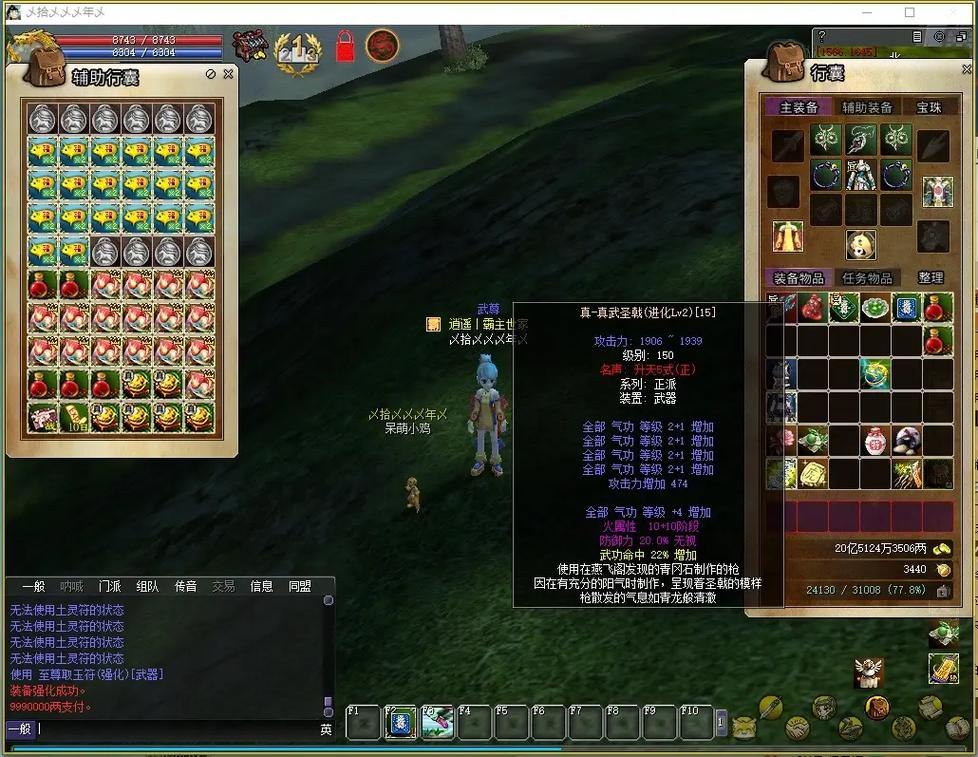
Task: Open the 宝珠 tab
Action: tap(929, 107)
